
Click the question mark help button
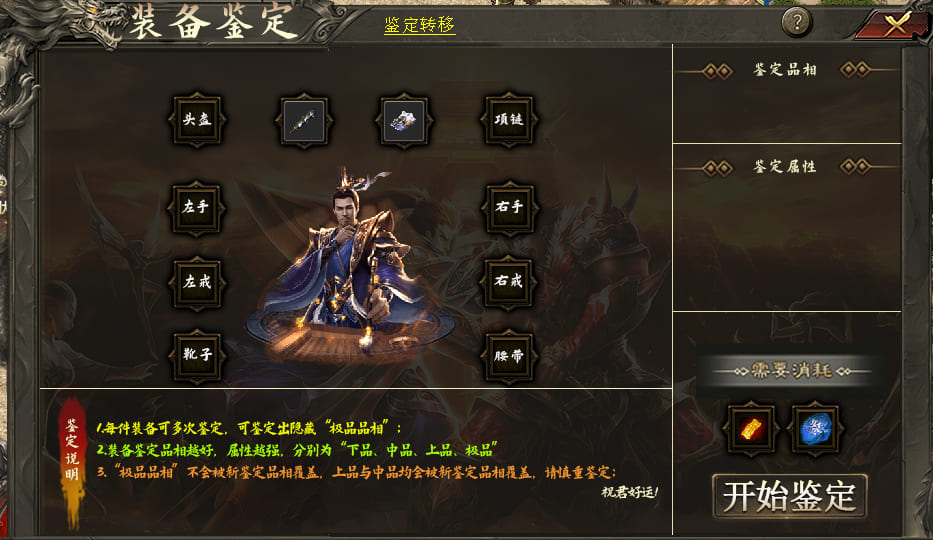[796, 22]
